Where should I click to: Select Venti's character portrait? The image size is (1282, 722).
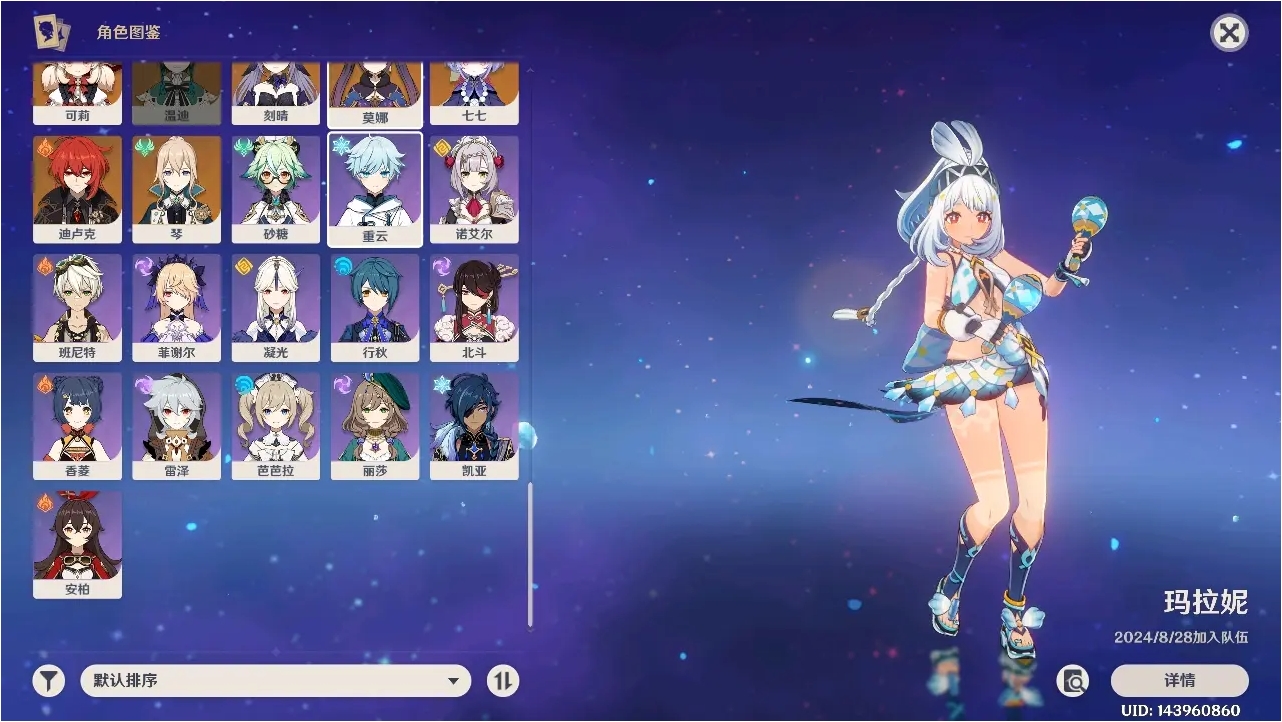pyautogui.click(x=177, y=90)
